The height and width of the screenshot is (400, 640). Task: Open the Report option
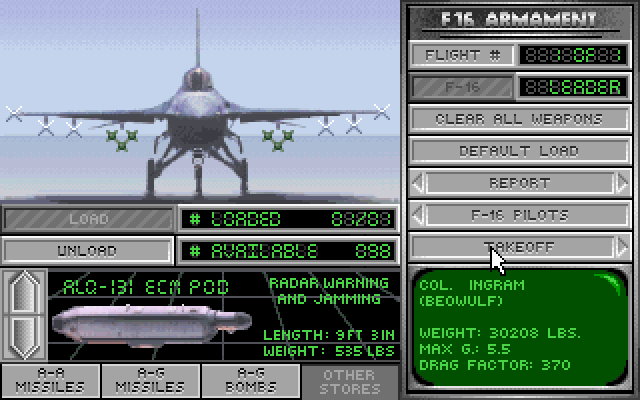[x=518, y=183]
